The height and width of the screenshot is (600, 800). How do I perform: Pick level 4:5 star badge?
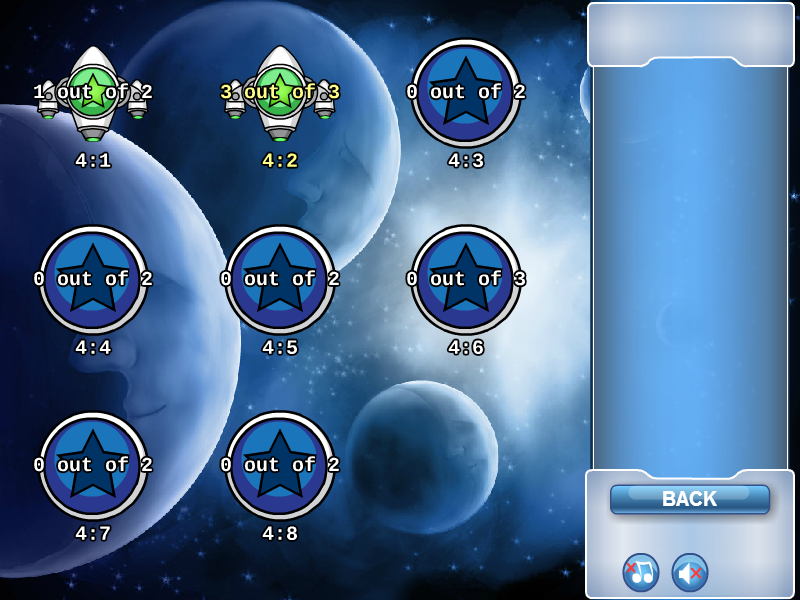pyautogui.click(x=280, y=279)
